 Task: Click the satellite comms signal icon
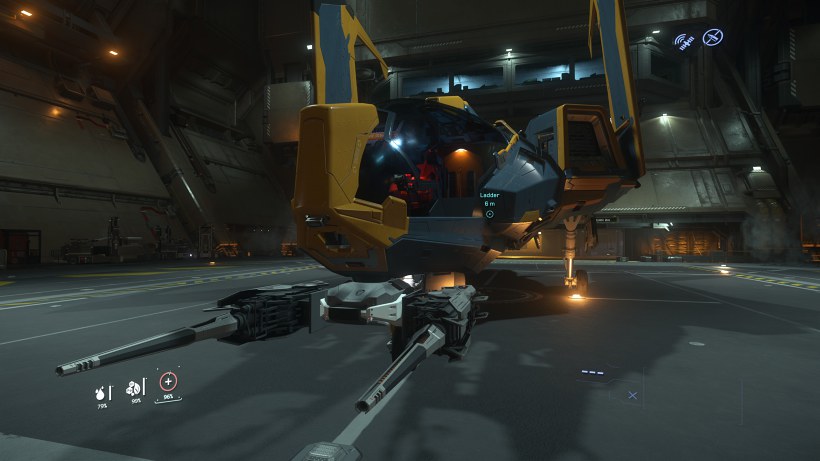tap(685, 41)
